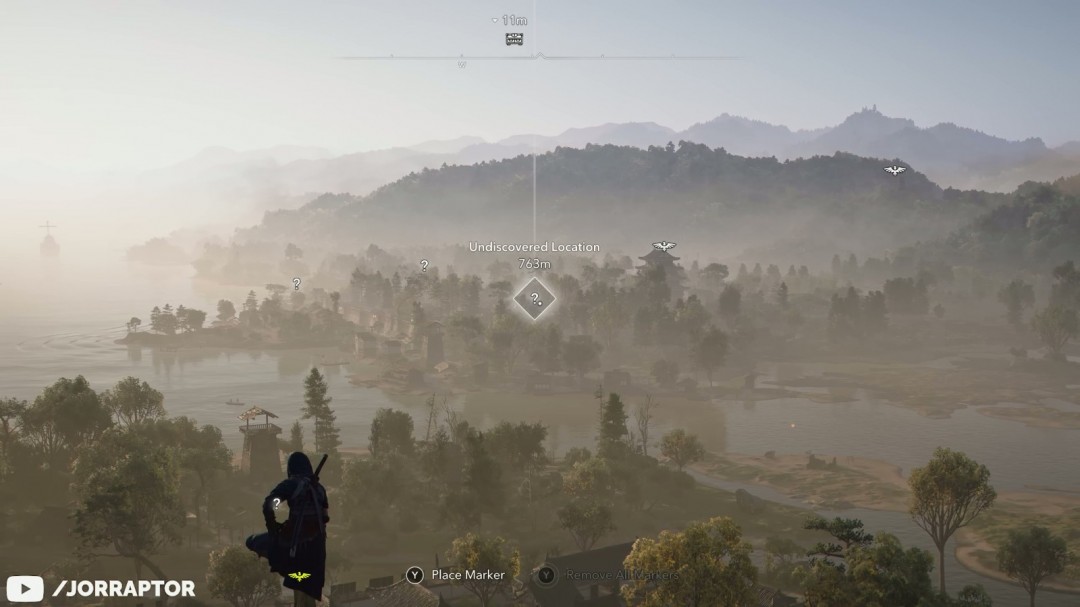This screenshot has width=1080, height=607.
Task: Select the Undiscovered Location diamond marker
Action: pyautogui.click(x=534, y=298)
